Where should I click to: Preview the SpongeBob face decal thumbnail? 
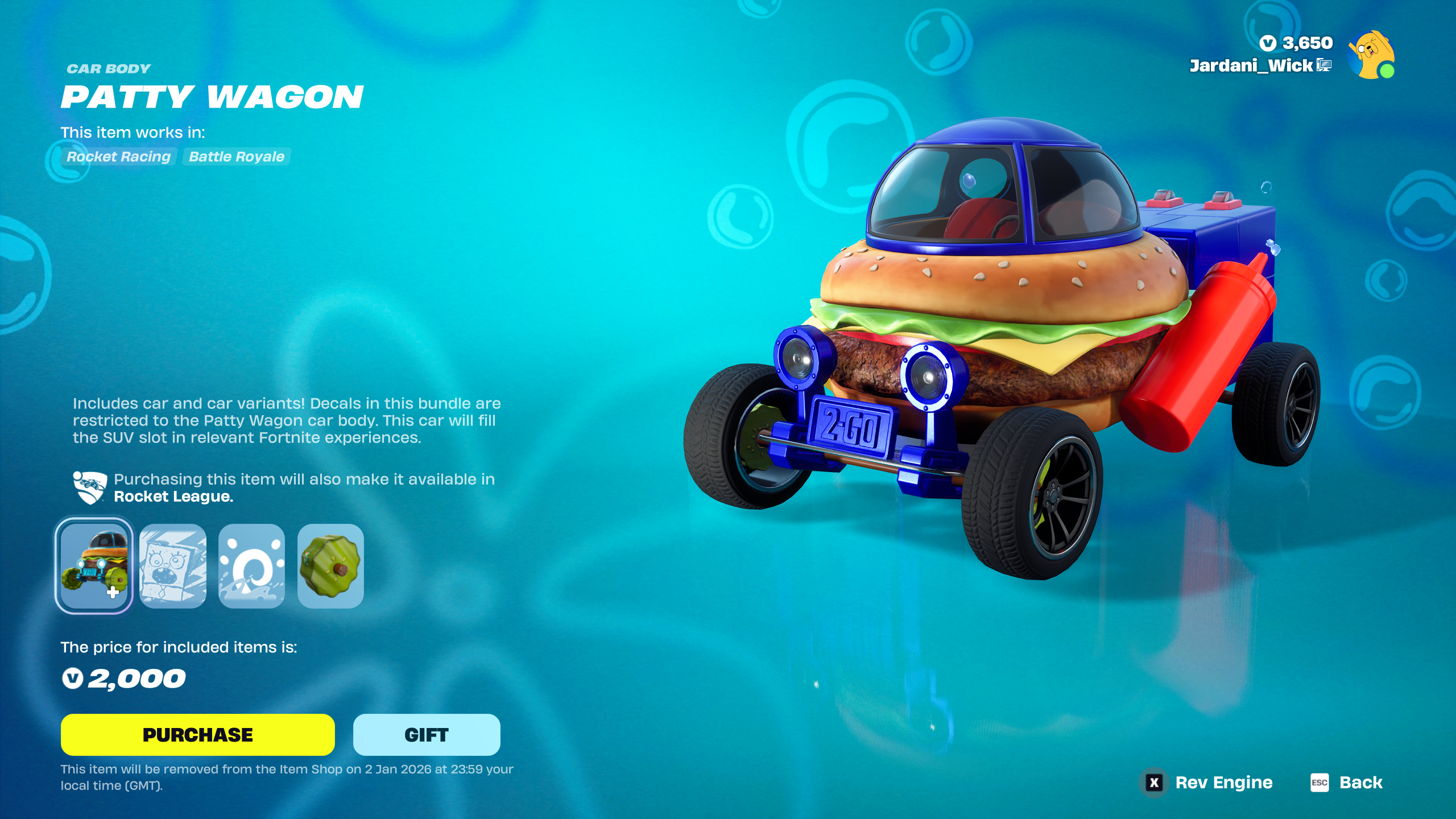pyautogui.click(x=173, y=565)
